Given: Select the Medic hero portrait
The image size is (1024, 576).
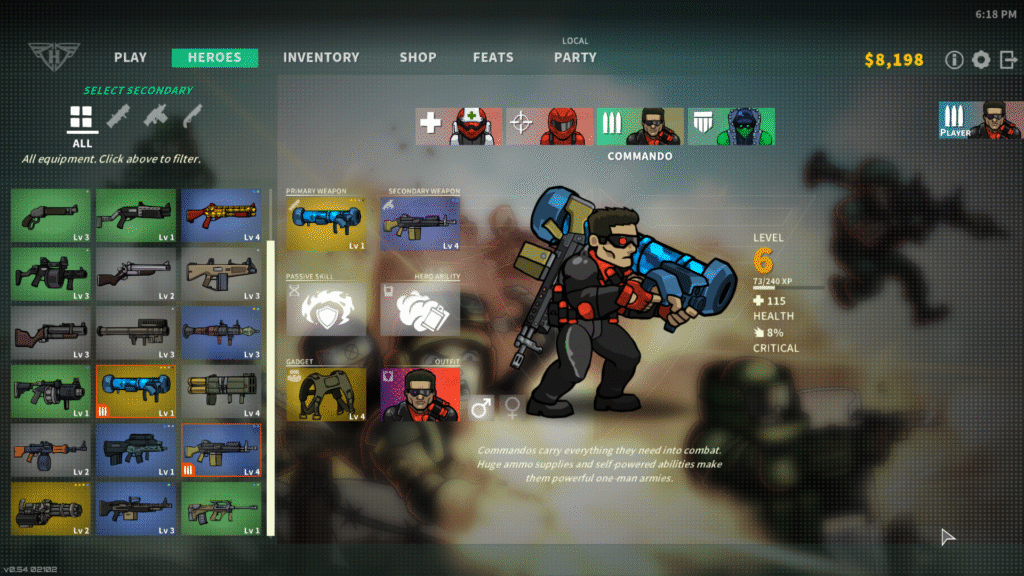Looking at the screenshot, I should click(459, 127).
